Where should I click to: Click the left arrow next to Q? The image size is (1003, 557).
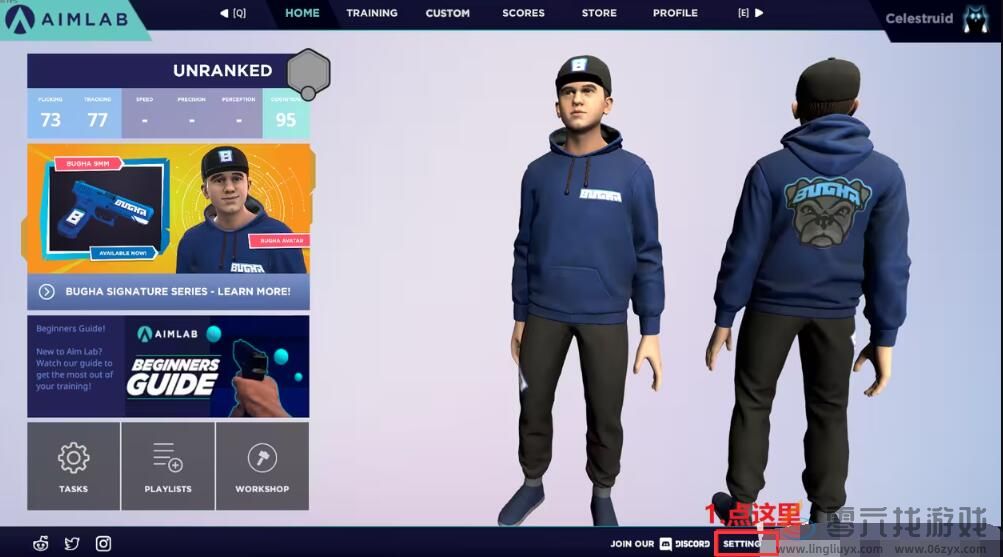pyautogui.click(x=224, y=13)
